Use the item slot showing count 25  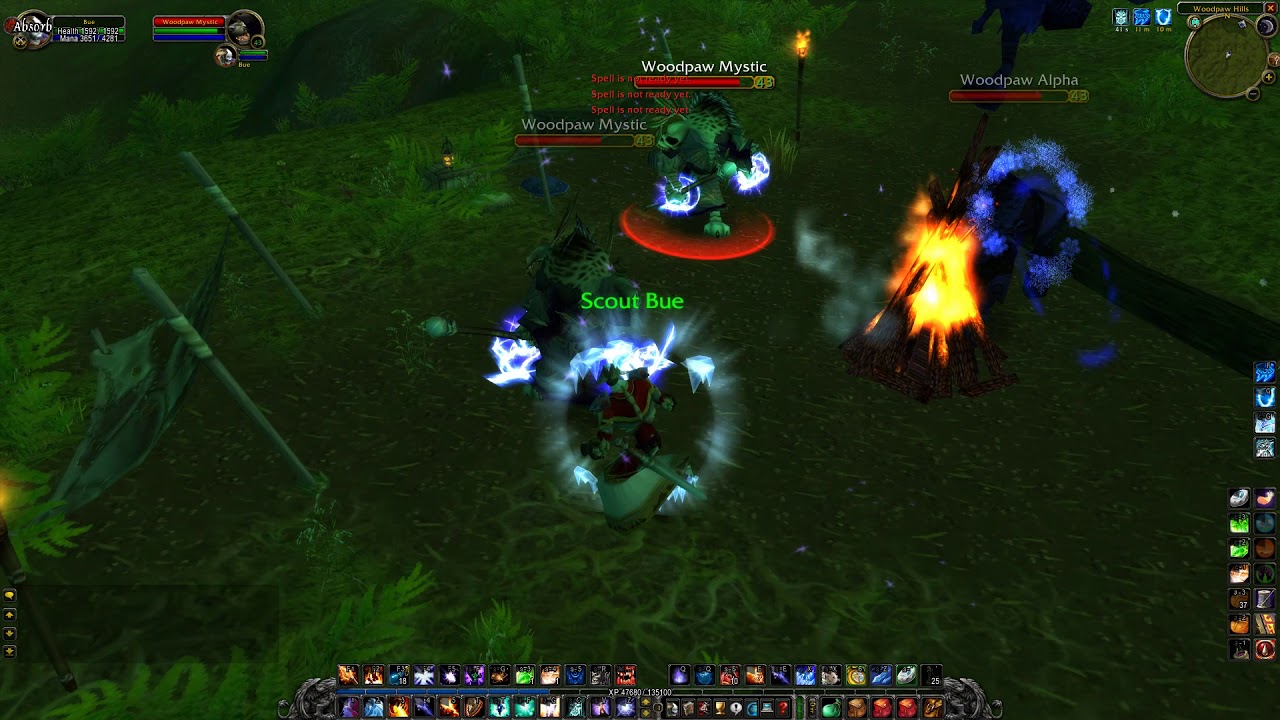[932, 676]
